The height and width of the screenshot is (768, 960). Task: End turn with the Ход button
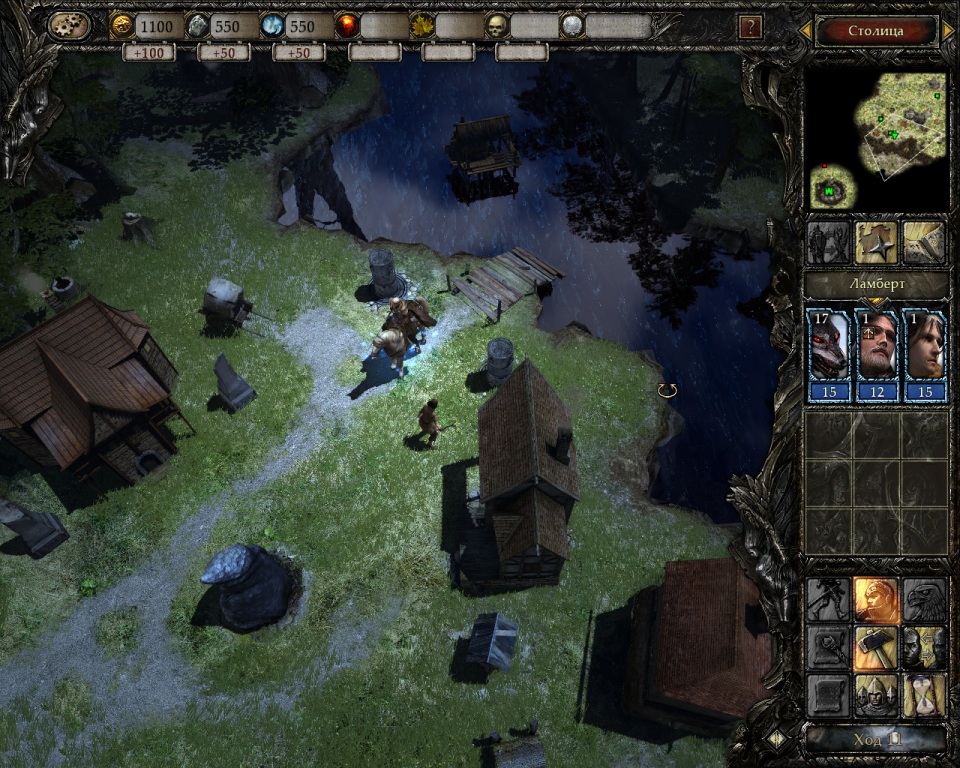877,739
